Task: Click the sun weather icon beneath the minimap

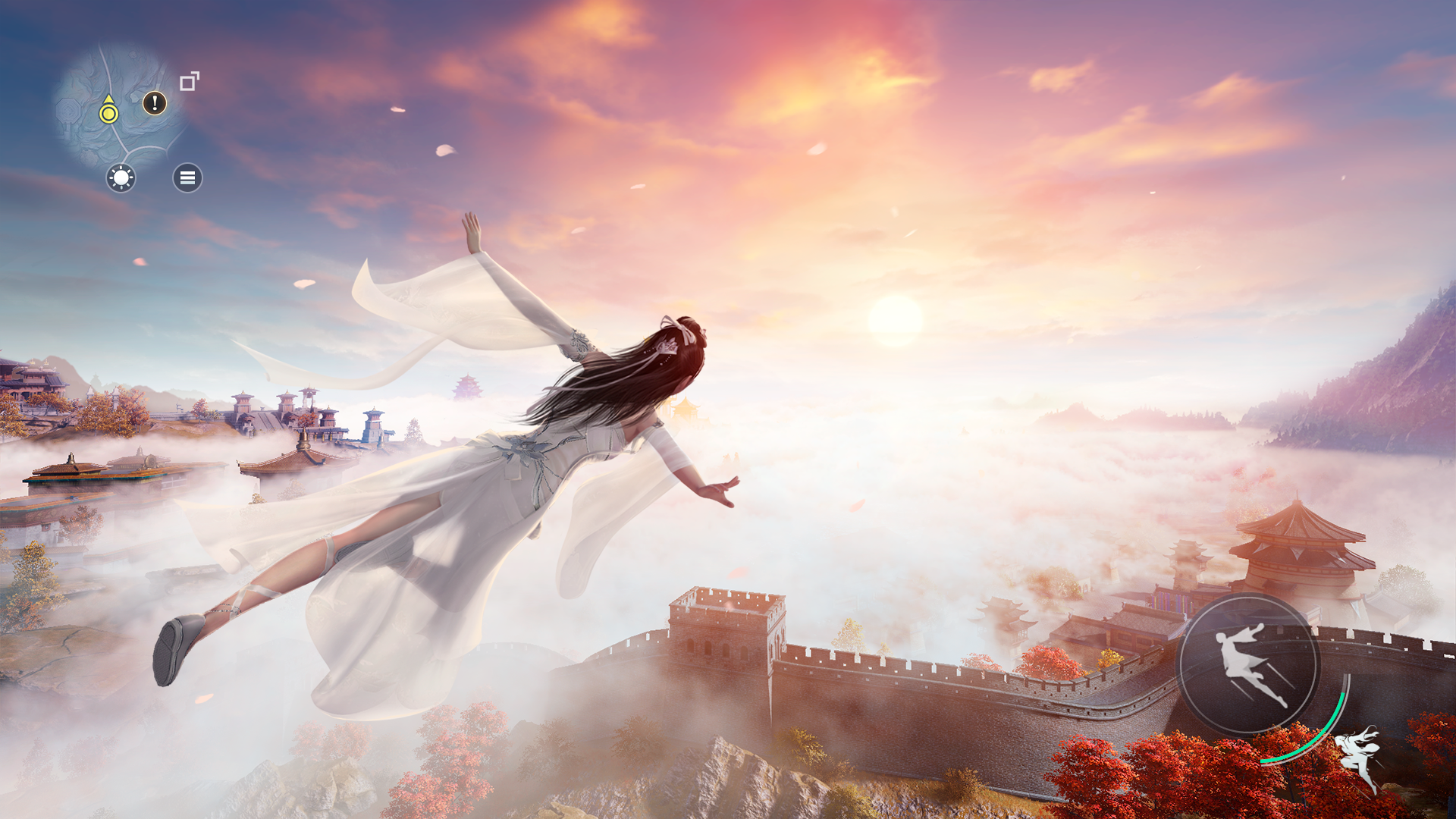Action: pos(120,179)
